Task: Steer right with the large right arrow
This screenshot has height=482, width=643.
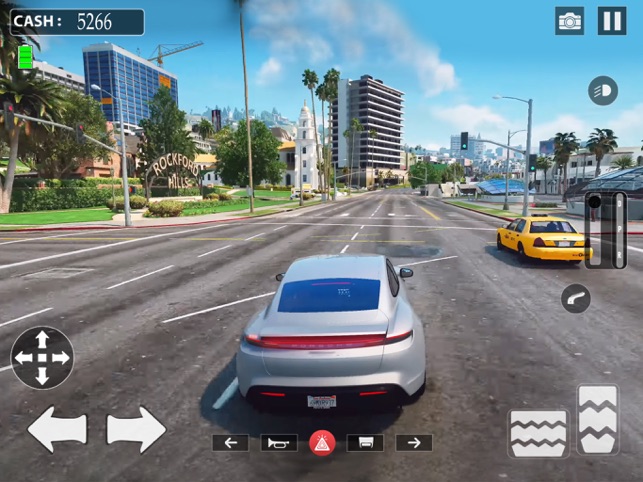Action: [x=136, y=429]
